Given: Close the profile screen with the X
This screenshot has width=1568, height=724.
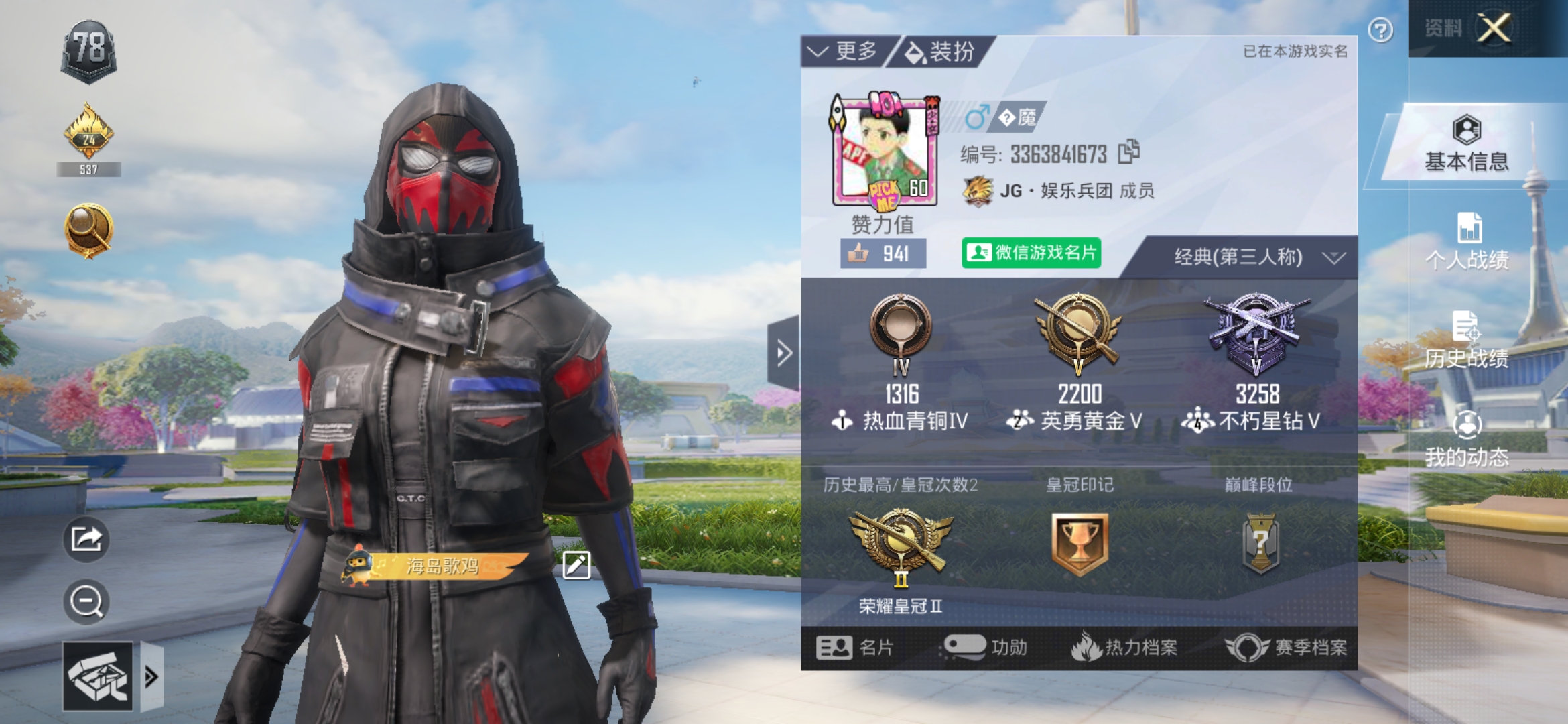Looking at the screenshot, I should [x=1494, y=28].
